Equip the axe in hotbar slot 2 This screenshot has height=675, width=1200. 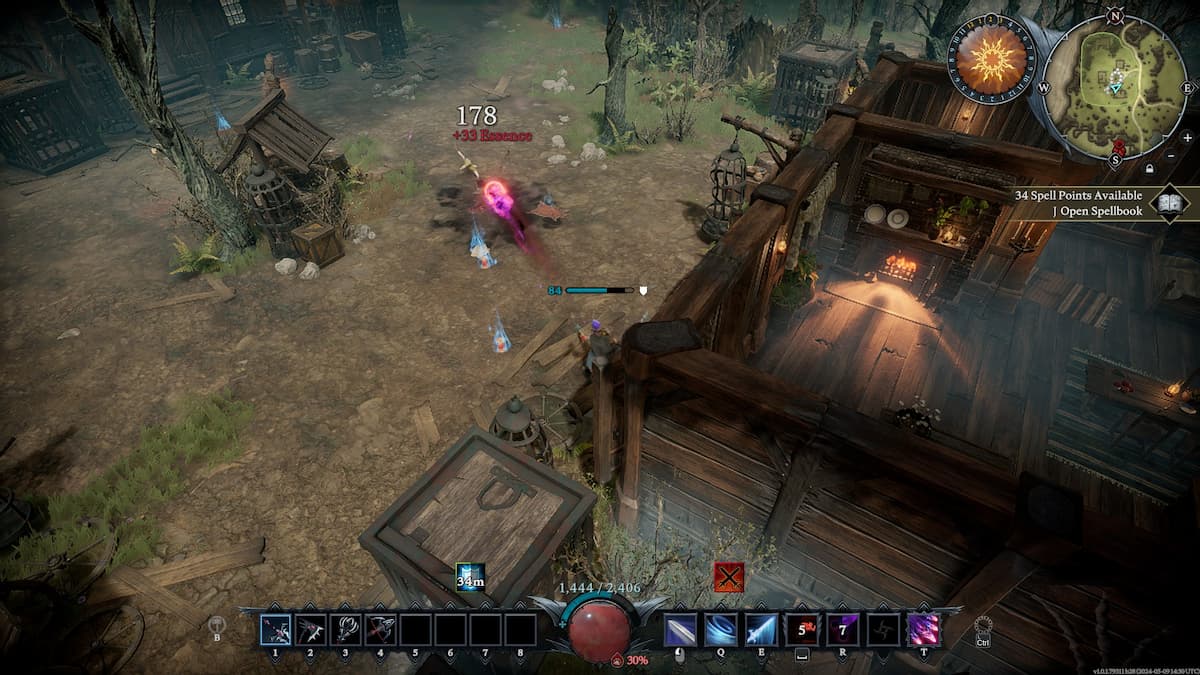(311, 630)
